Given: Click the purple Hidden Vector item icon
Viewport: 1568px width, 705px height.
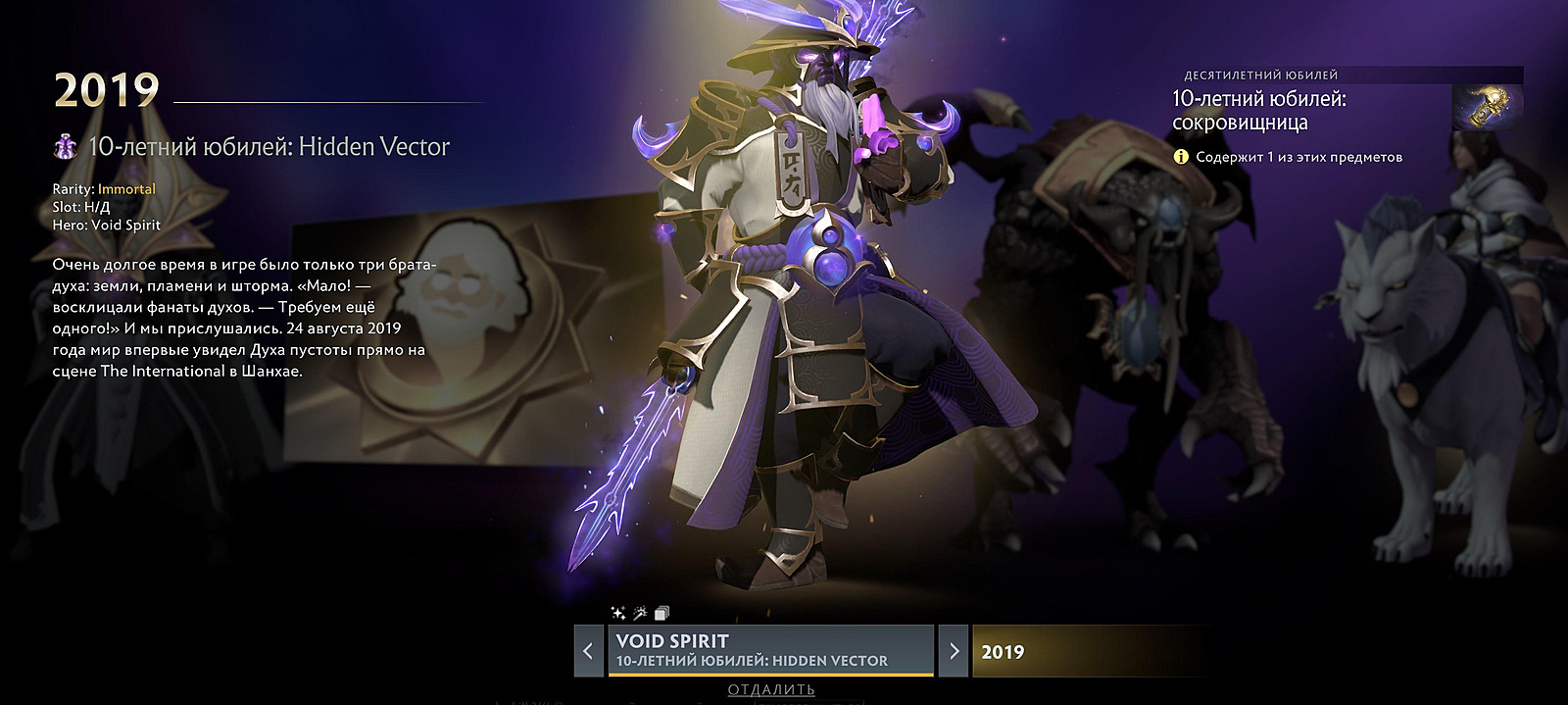Looking at the screenshot, I should pyautogui.click(x=66, y=147).
